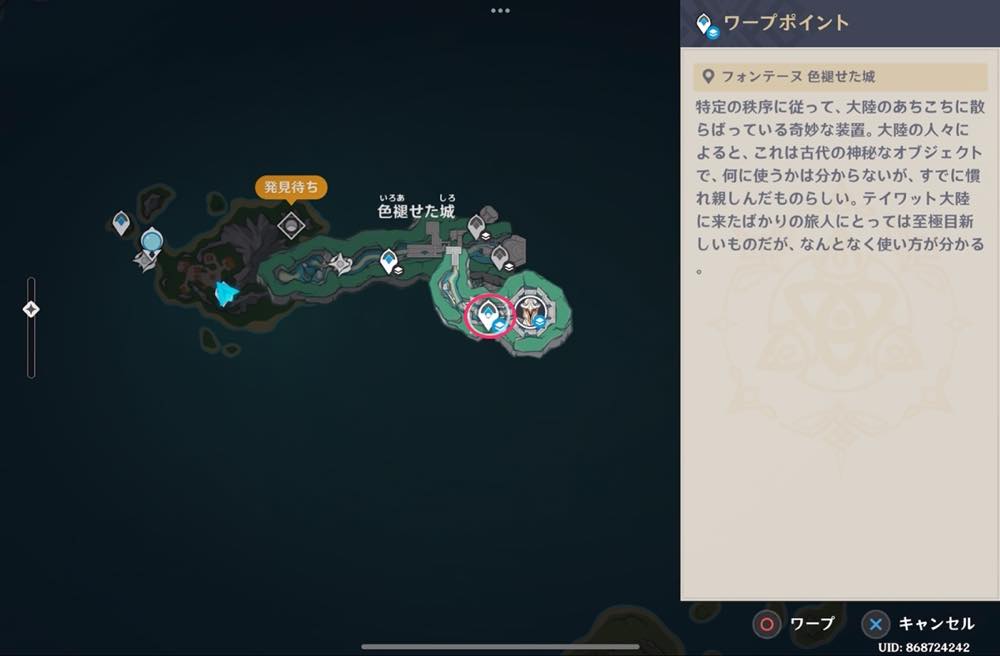
Task: Click the cyan player location arrow
Action: click(227, 293)
